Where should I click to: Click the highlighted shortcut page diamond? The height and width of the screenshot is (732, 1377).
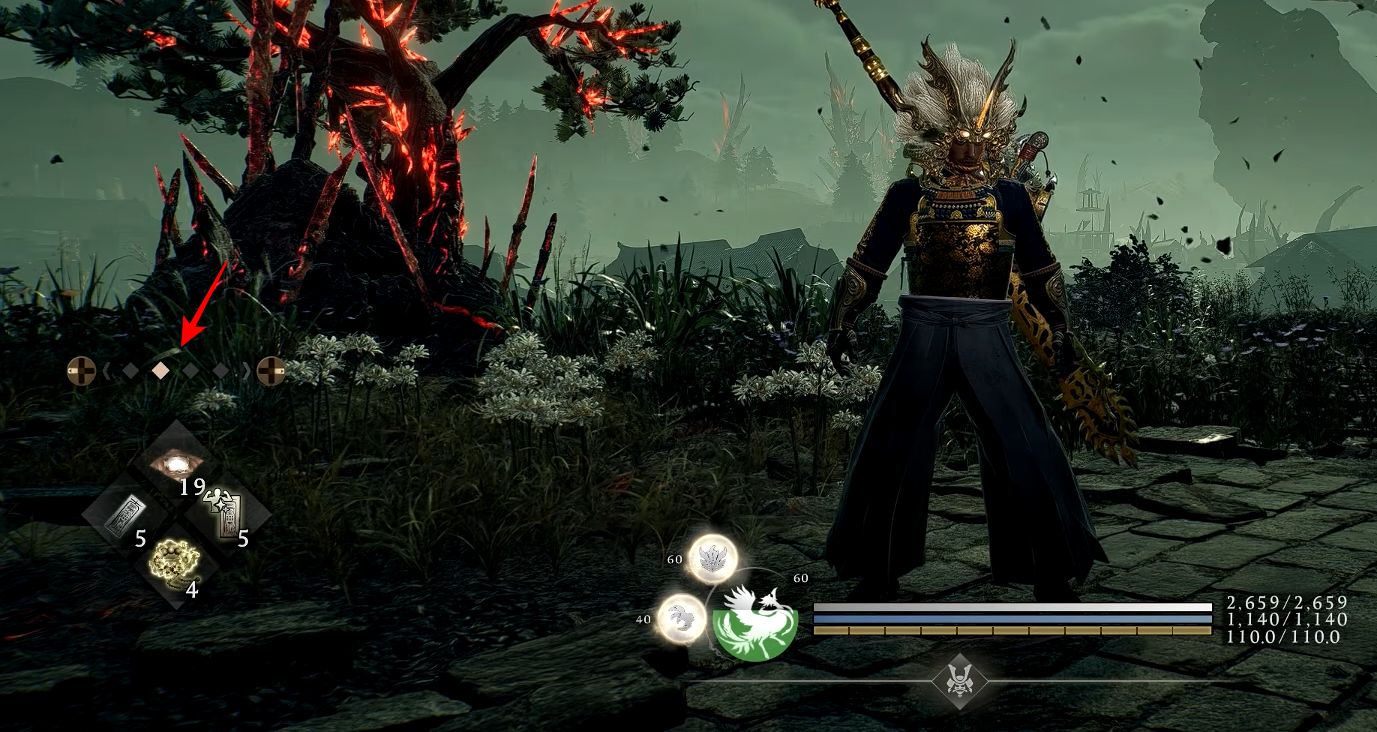160,371
